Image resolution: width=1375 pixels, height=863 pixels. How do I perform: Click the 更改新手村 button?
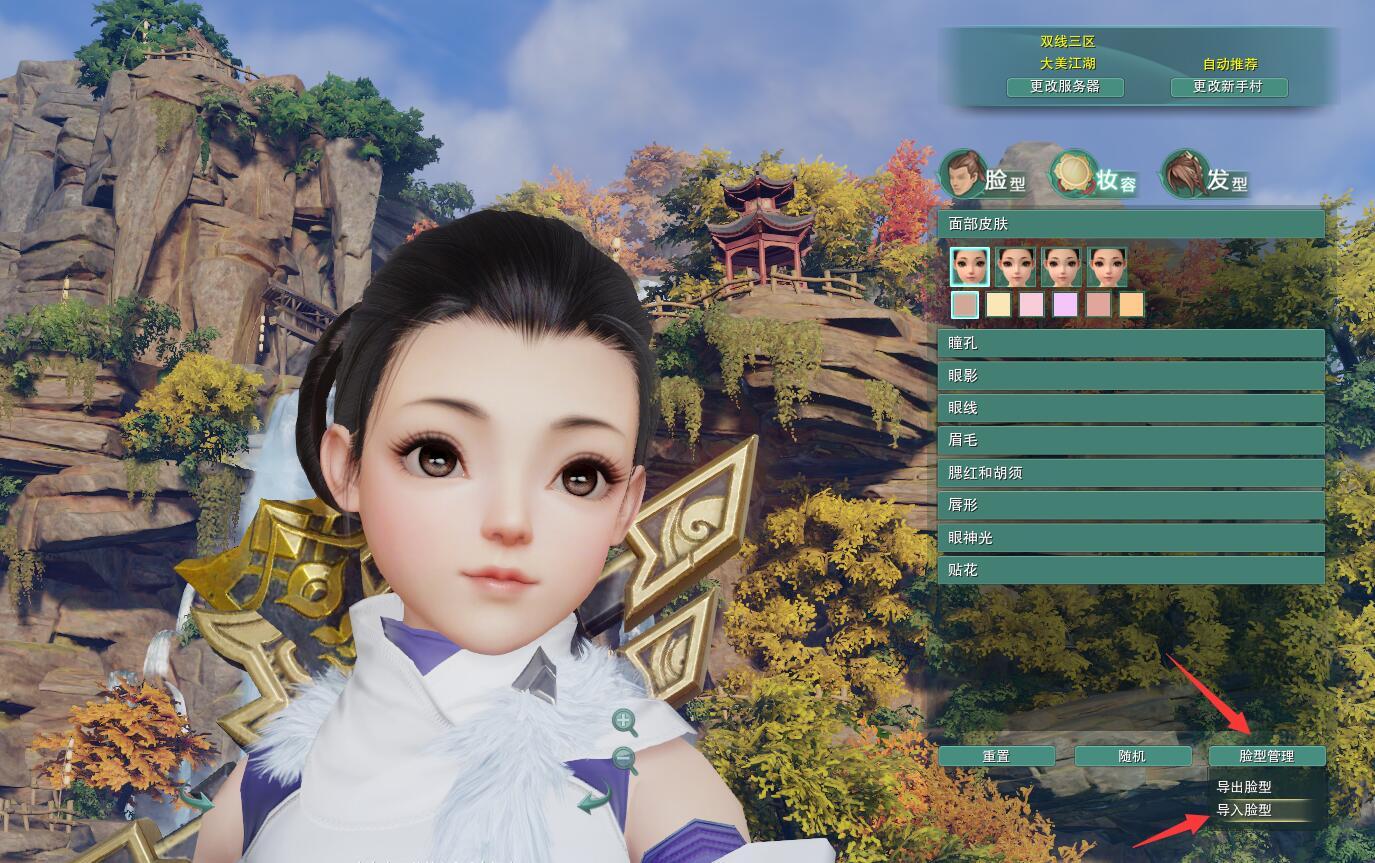pos(1228,87)
